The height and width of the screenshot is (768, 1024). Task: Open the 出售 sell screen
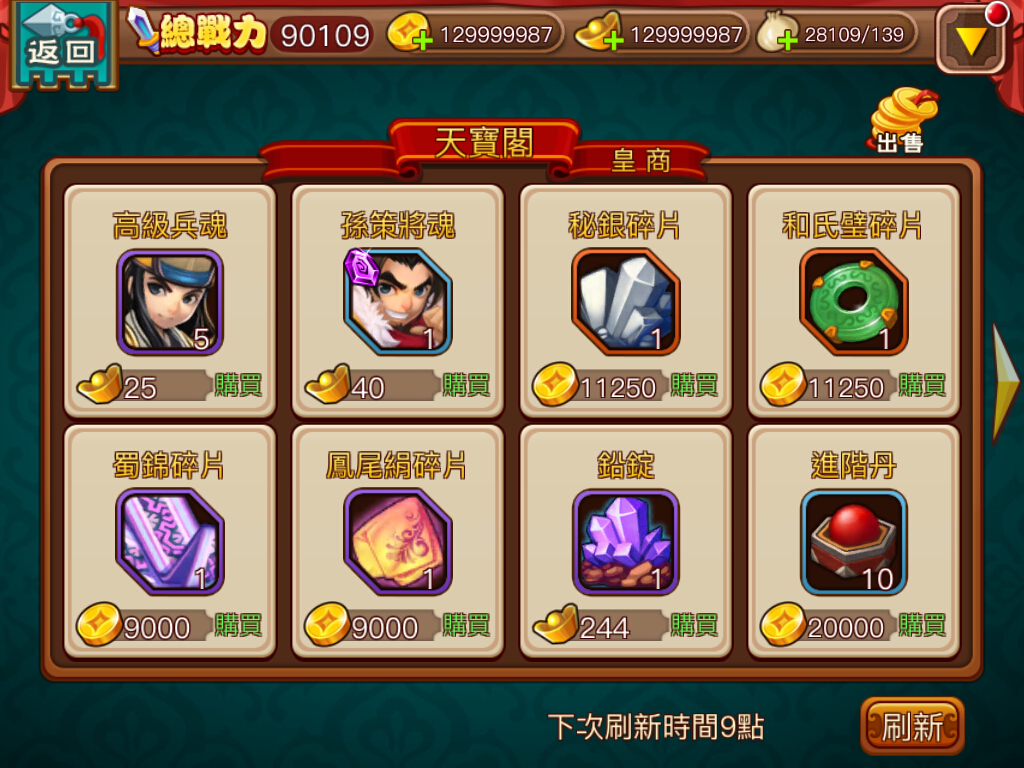pos(902,122)
